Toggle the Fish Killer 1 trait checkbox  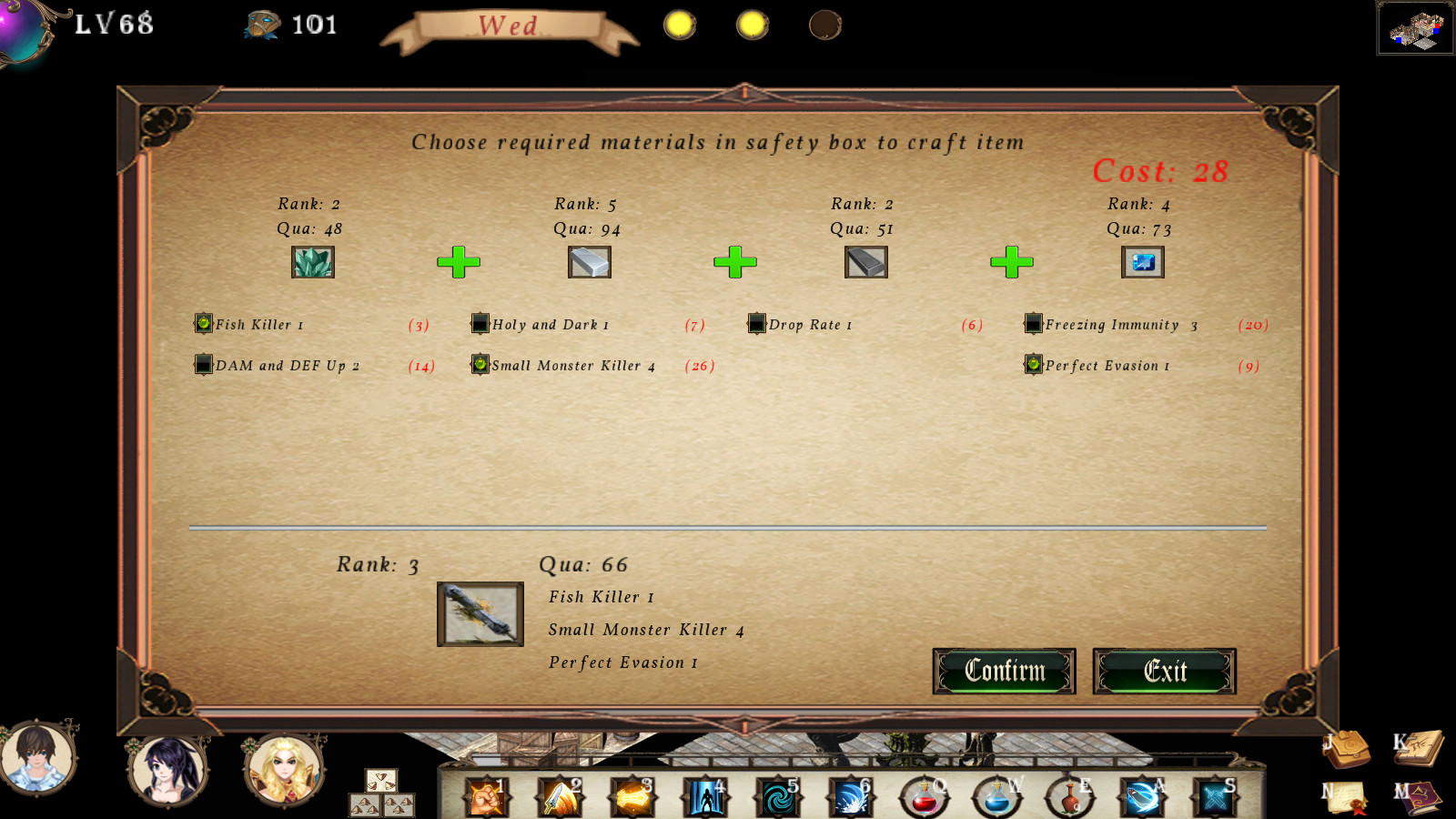pos(204,323)
